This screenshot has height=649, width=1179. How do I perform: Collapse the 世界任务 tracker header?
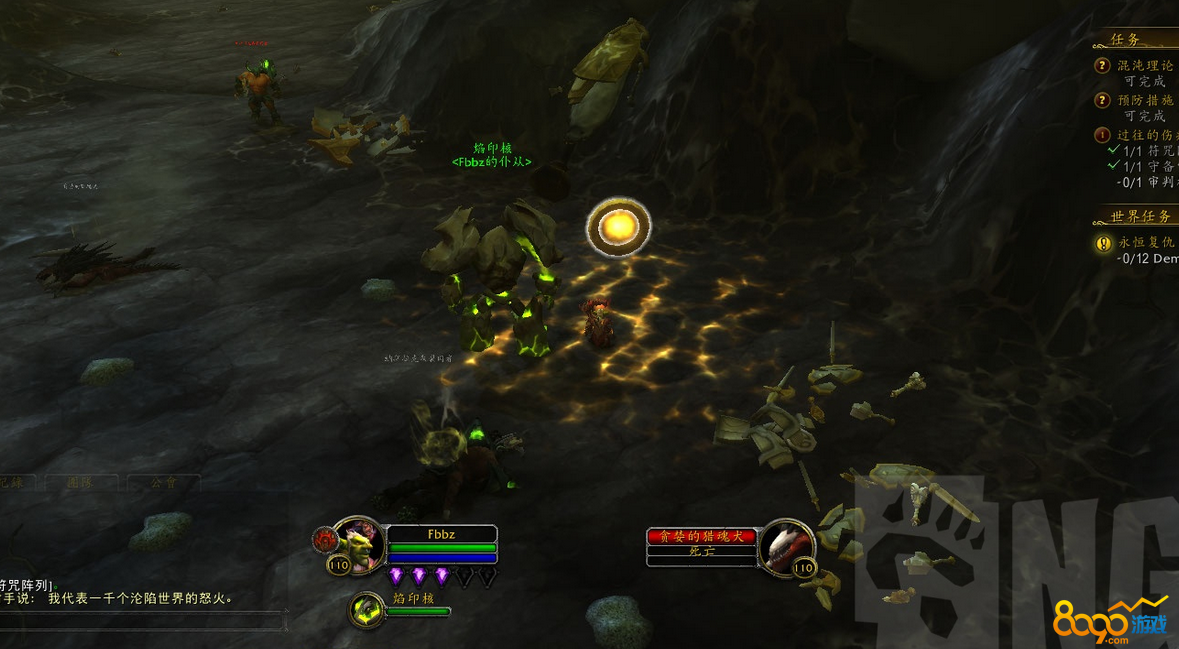(x=1139, y=216)
